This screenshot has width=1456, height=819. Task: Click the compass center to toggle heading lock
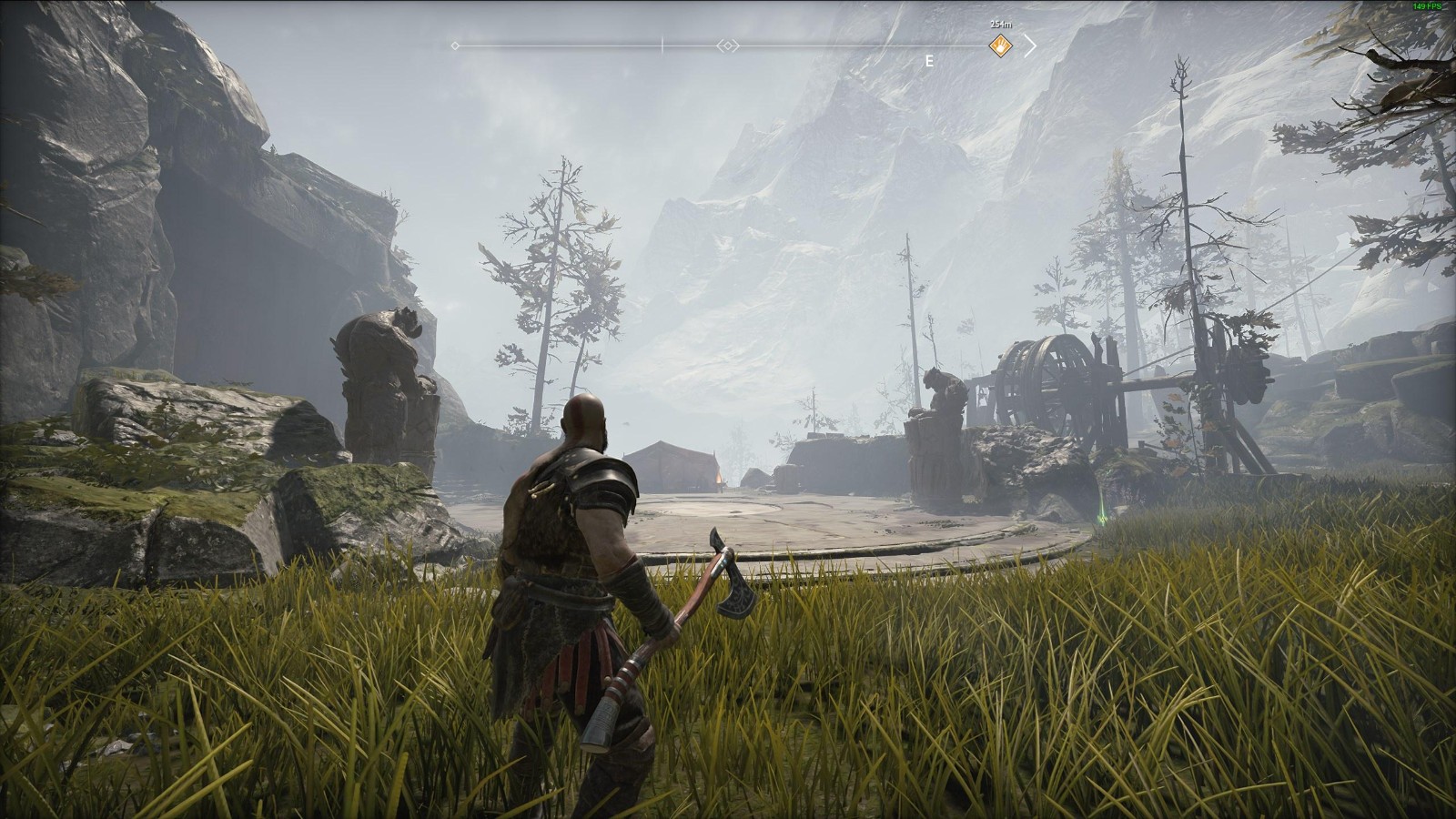point(728,45)
